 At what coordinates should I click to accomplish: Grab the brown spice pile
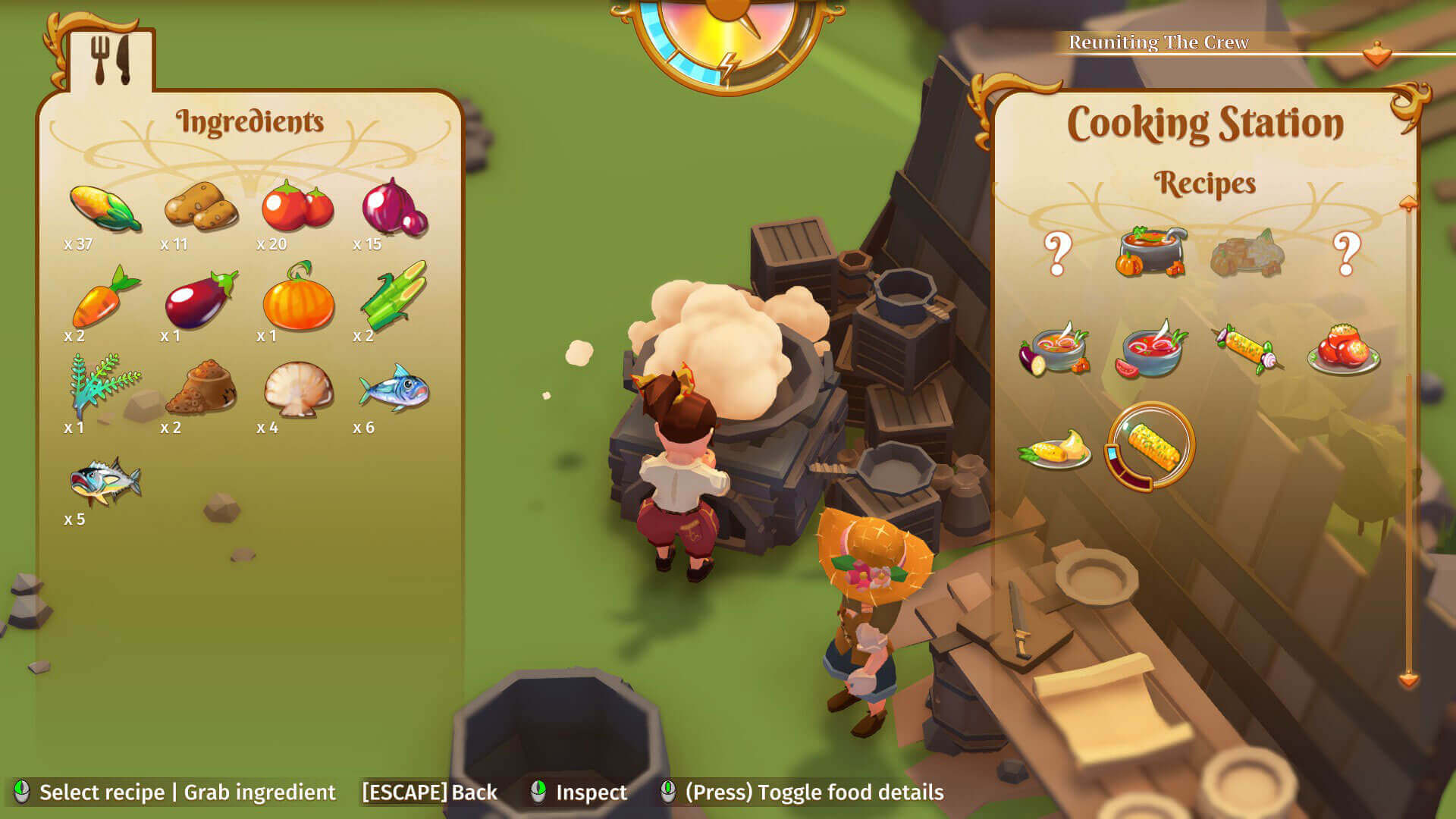(x=201, y=388)
